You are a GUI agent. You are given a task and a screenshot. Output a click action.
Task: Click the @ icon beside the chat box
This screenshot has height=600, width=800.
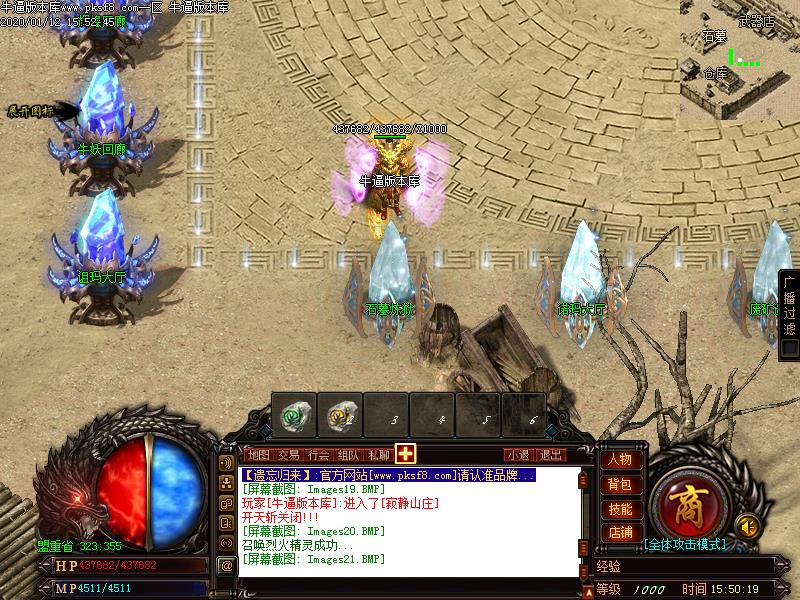227,565
